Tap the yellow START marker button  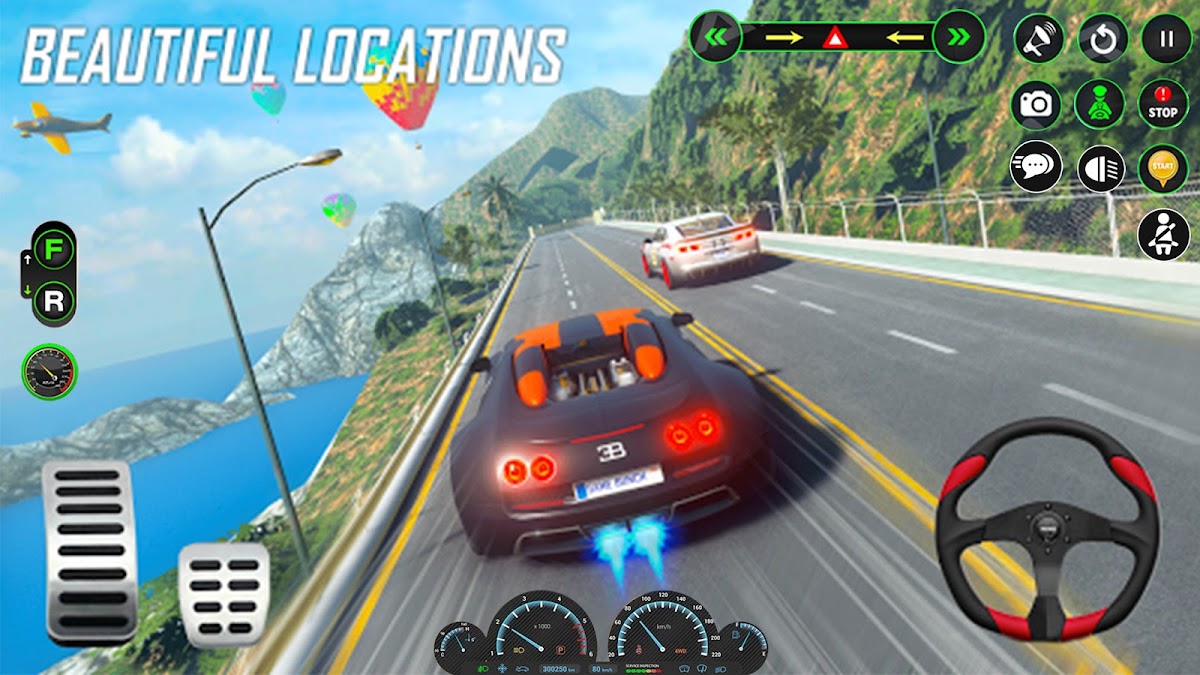[1163, 168]
